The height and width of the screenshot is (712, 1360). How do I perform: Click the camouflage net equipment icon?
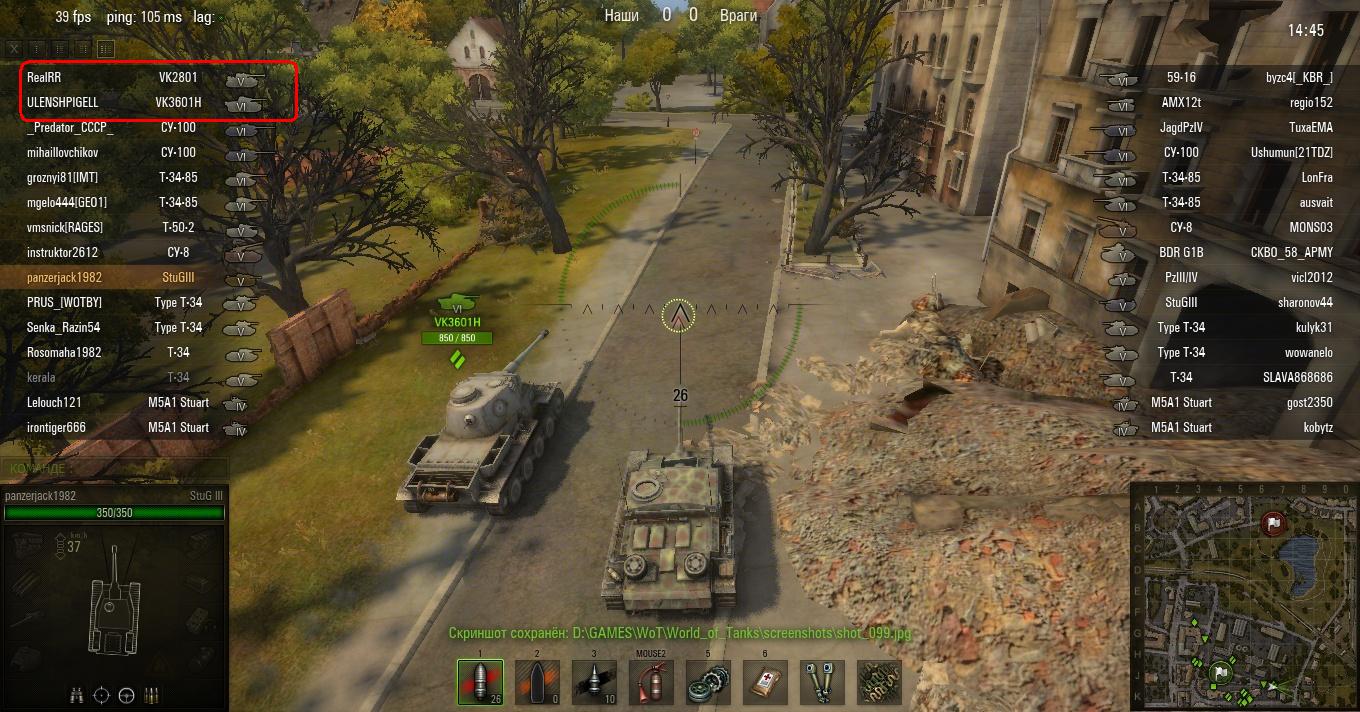(879, 682)
